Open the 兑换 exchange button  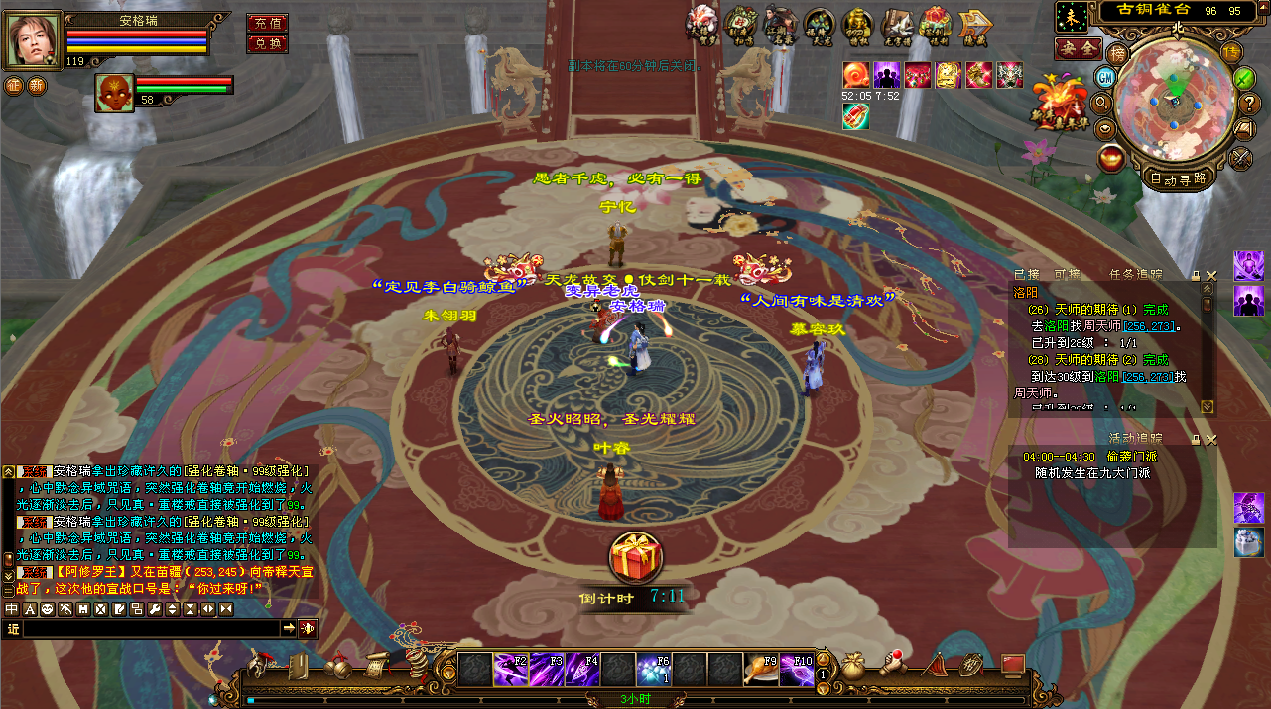tap(267, 44)
